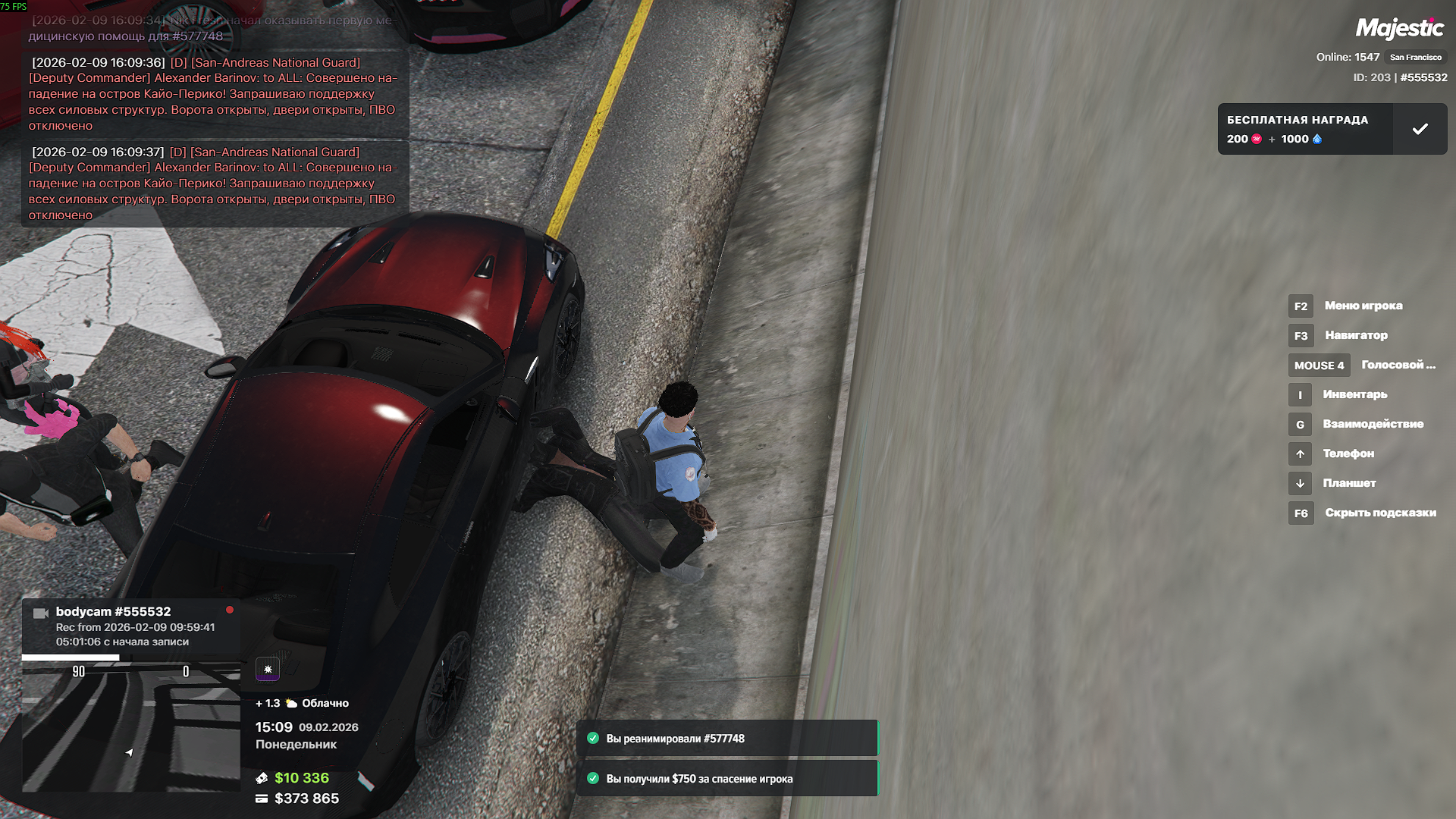Image resolution: width=1456 pixels, height=819 pixels.
Task: Dismiss the "Вы получили $750" notification
Action: click(x=726, y=779)
